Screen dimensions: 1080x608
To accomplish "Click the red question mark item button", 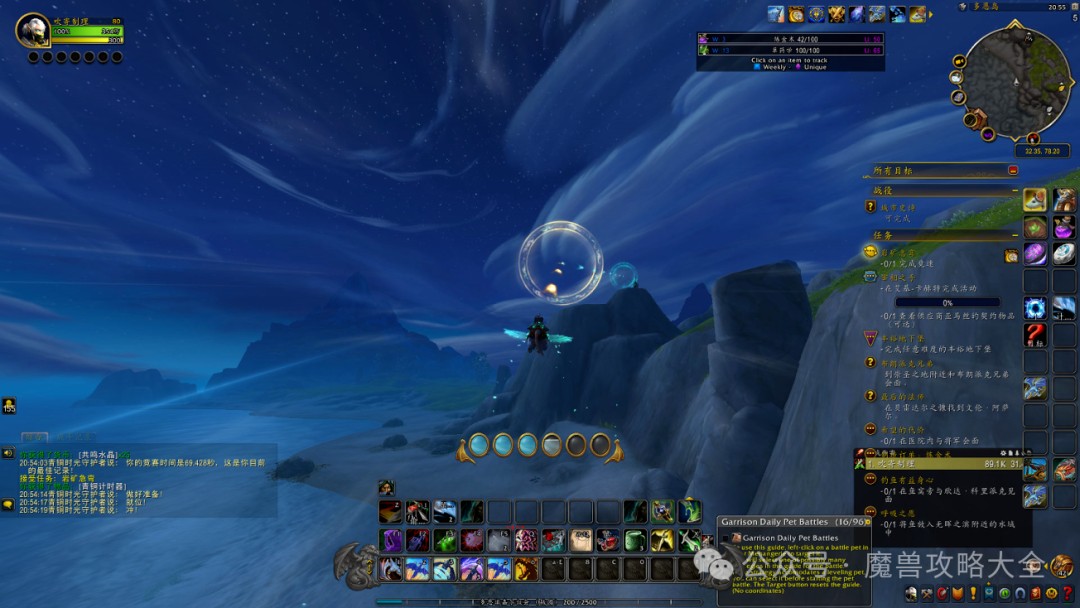I will coord(1035,335).
